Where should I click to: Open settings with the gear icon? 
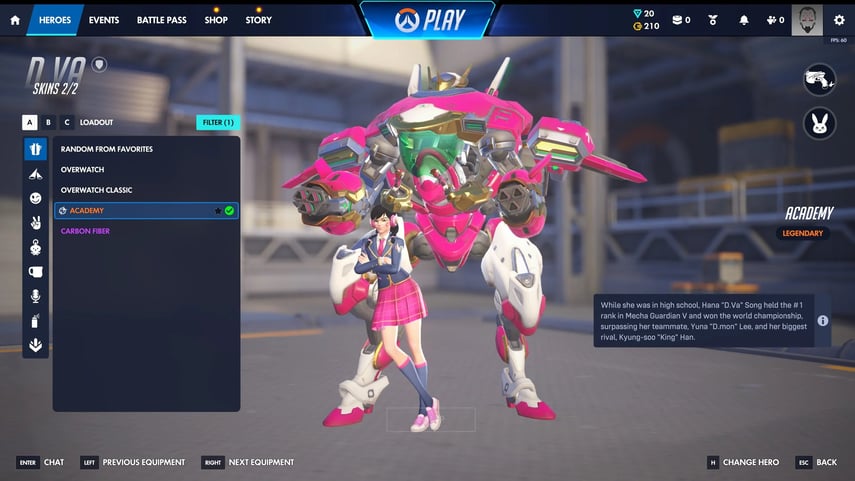click(839, 20)
